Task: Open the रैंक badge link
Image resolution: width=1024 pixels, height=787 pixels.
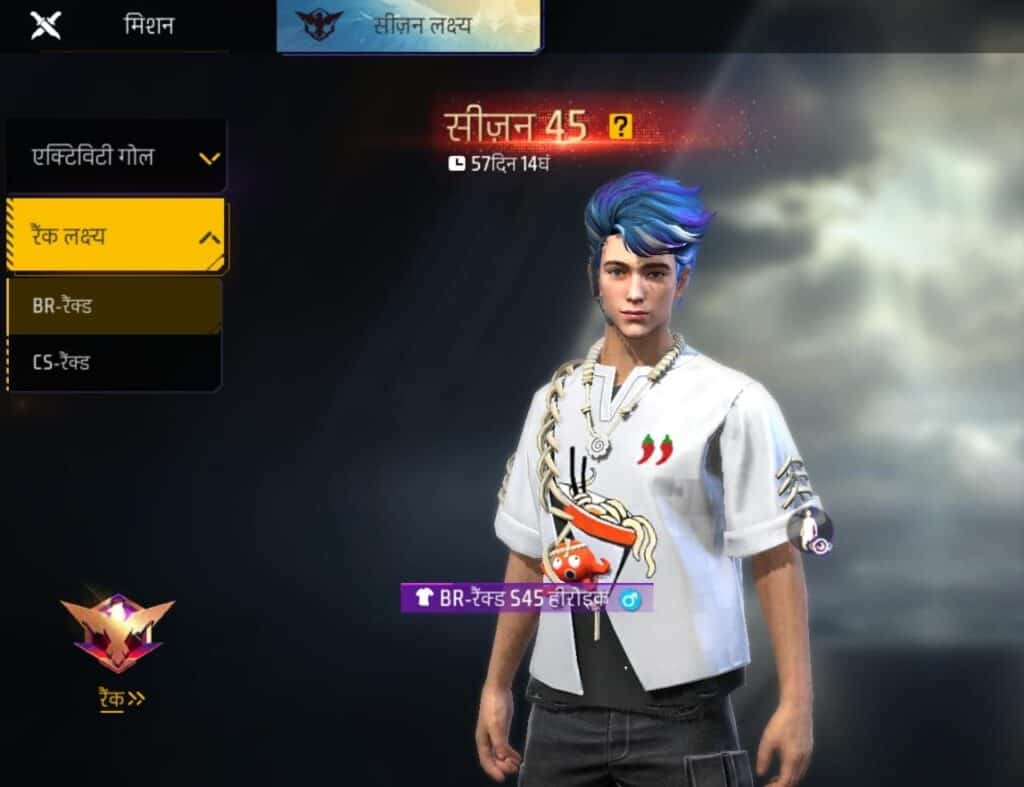Action: coord(118,698)
